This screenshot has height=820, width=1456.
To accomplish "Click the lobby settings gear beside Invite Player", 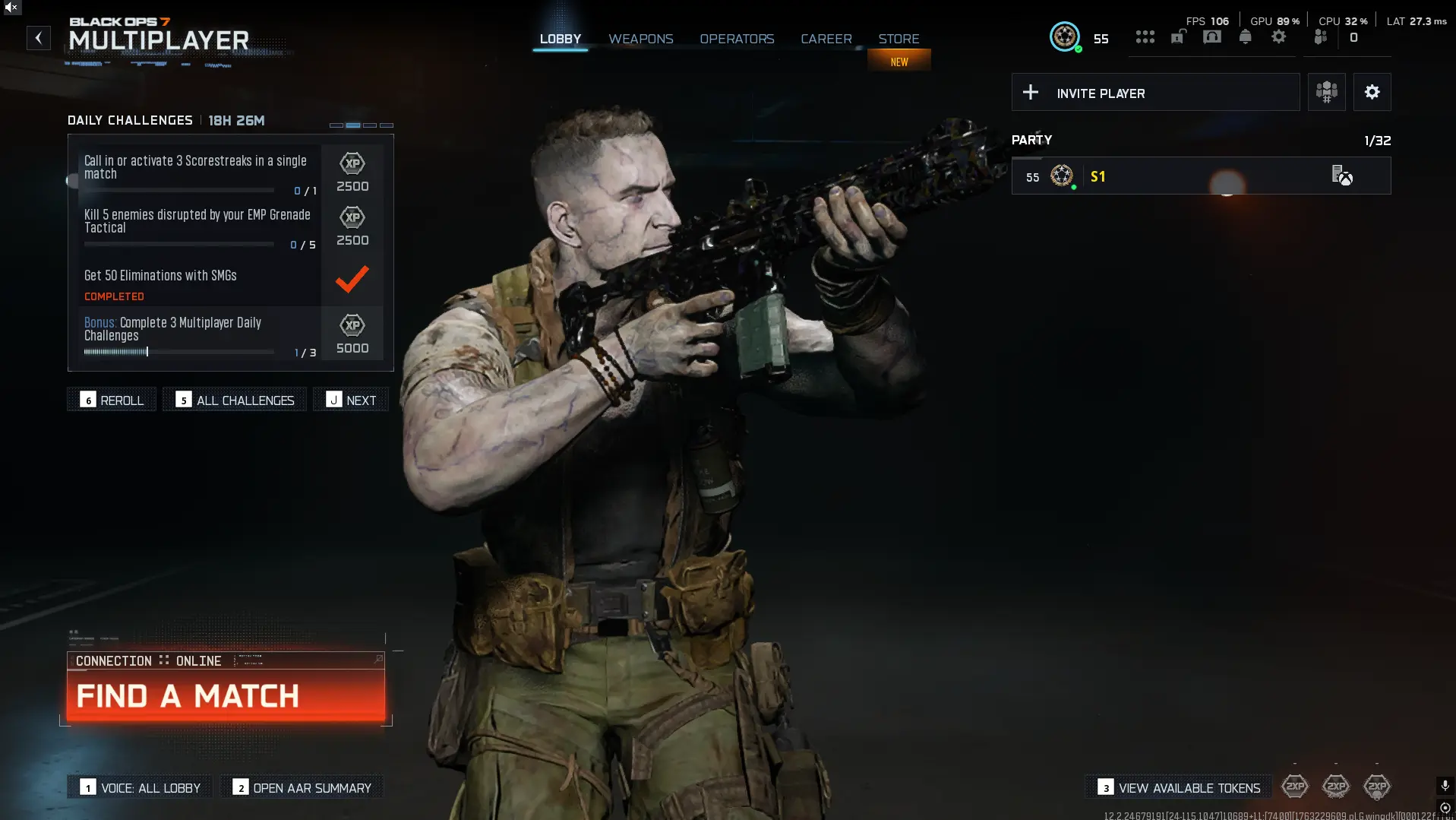I will point(1372,92).
